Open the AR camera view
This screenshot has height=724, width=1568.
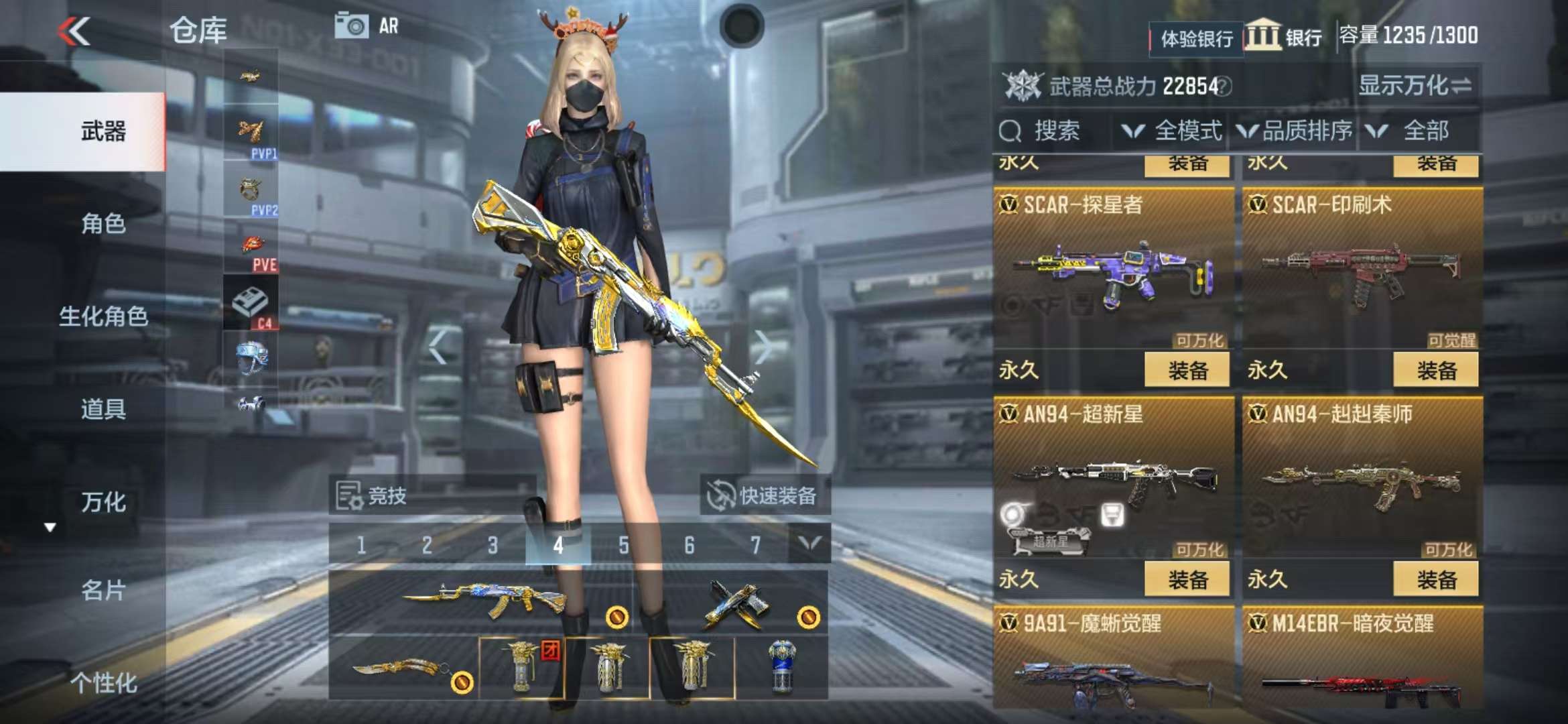(x=367, y=27)
